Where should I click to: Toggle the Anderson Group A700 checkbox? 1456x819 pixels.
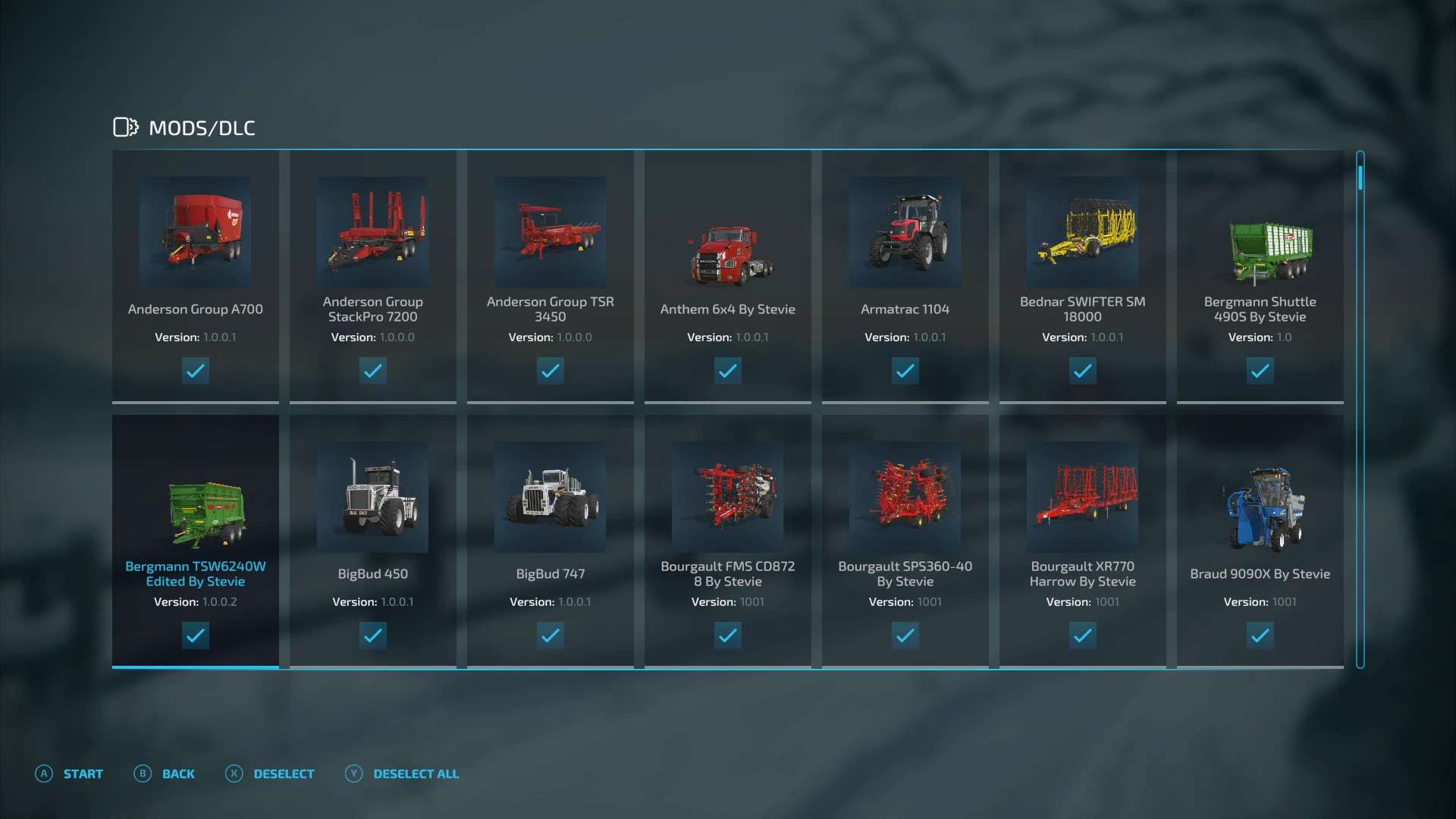pyautogui.click(x=195, y=371)
